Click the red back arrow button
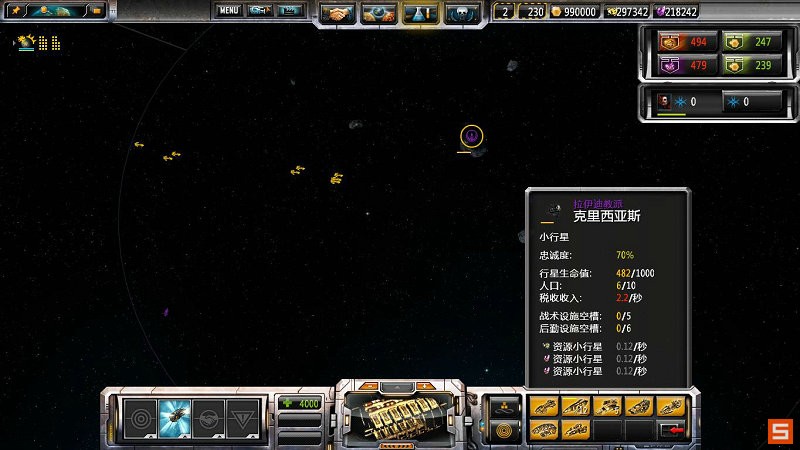The width and height of the screenshot is (800, 450). tap(676, 430)
